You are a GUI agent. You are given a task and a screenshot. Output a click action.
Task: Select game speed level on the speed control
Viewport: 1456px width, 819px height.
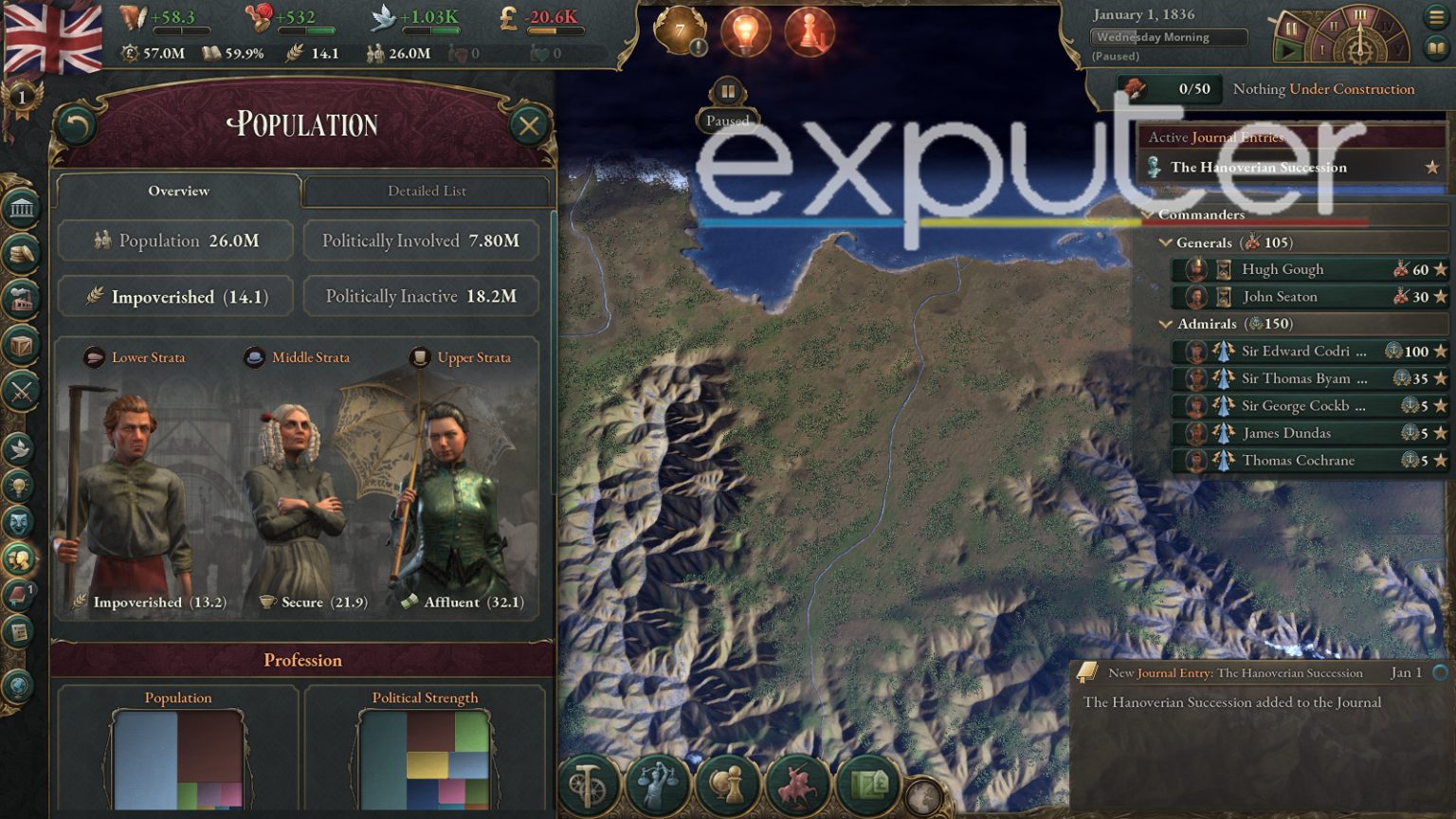[x=1362, y=14]
